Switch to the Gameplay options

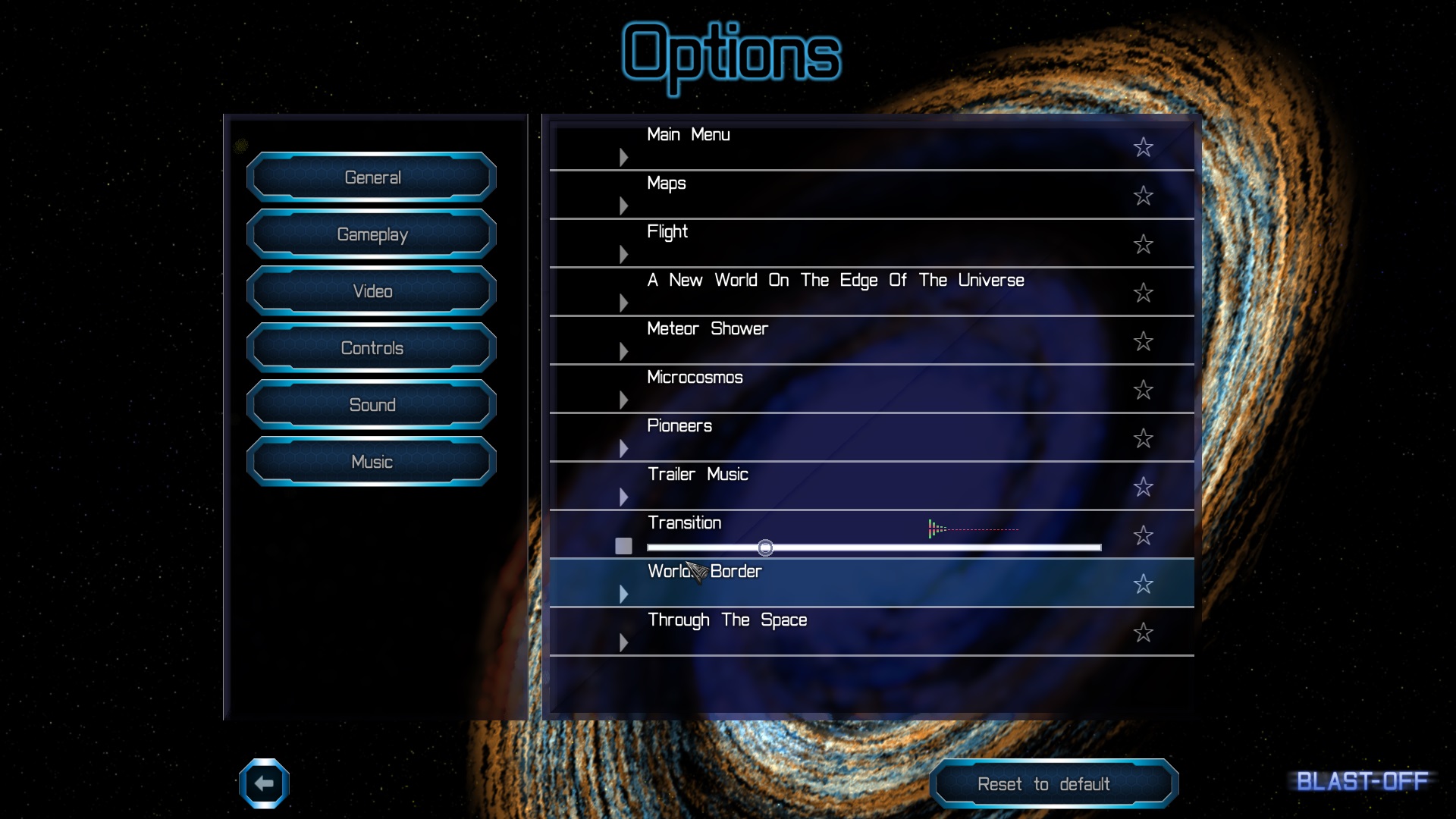click(x=372, y=234)
